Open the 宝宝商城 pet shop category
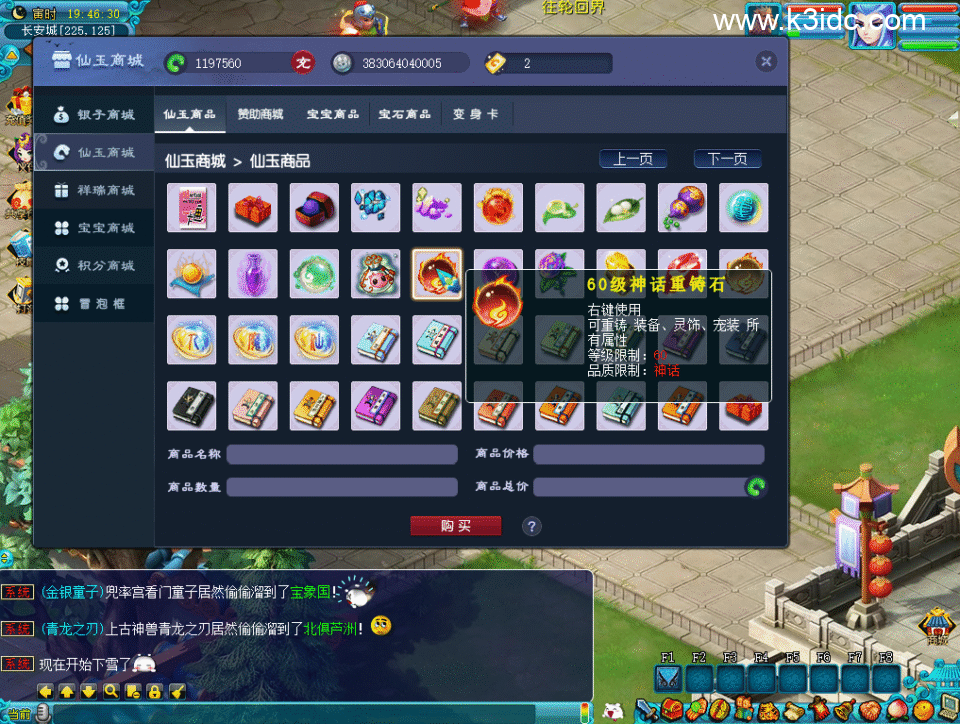 pos(95,228)
